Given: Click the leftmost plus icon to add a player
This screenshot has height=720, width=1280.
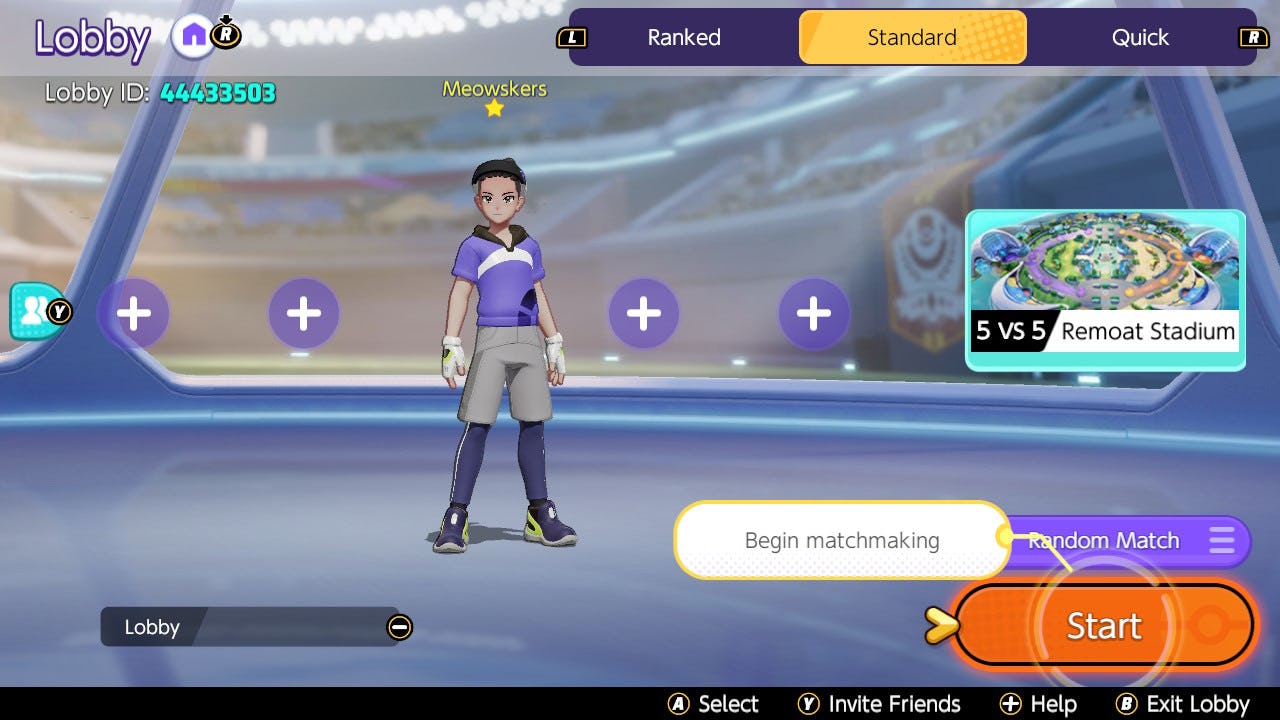Looking at the screenshot, I should (134, 313).
